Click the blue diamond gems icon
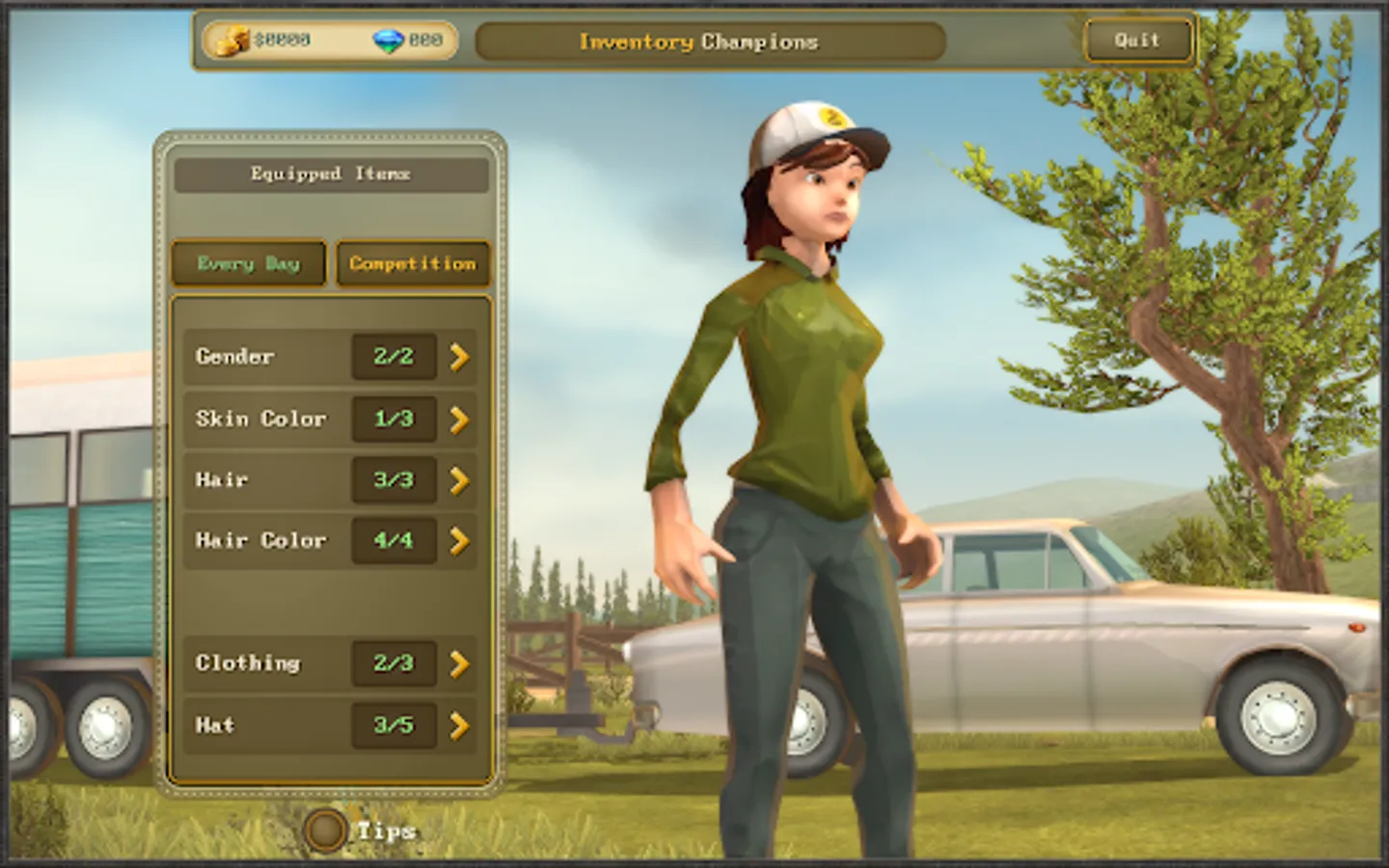1389x868 pixels. pyautogui.click(x=388, y=41)
